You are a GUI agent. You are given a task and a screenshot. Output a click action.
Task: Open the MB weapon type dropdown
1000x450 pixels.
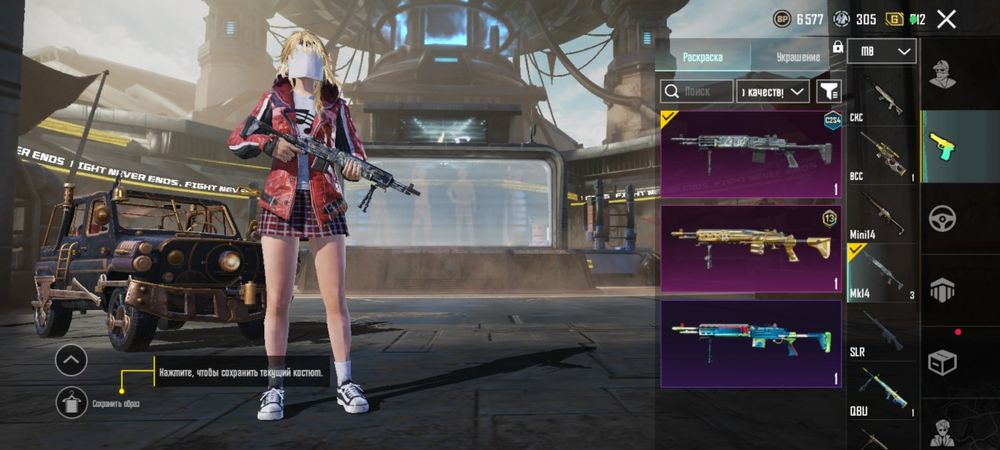click(881, 51)
